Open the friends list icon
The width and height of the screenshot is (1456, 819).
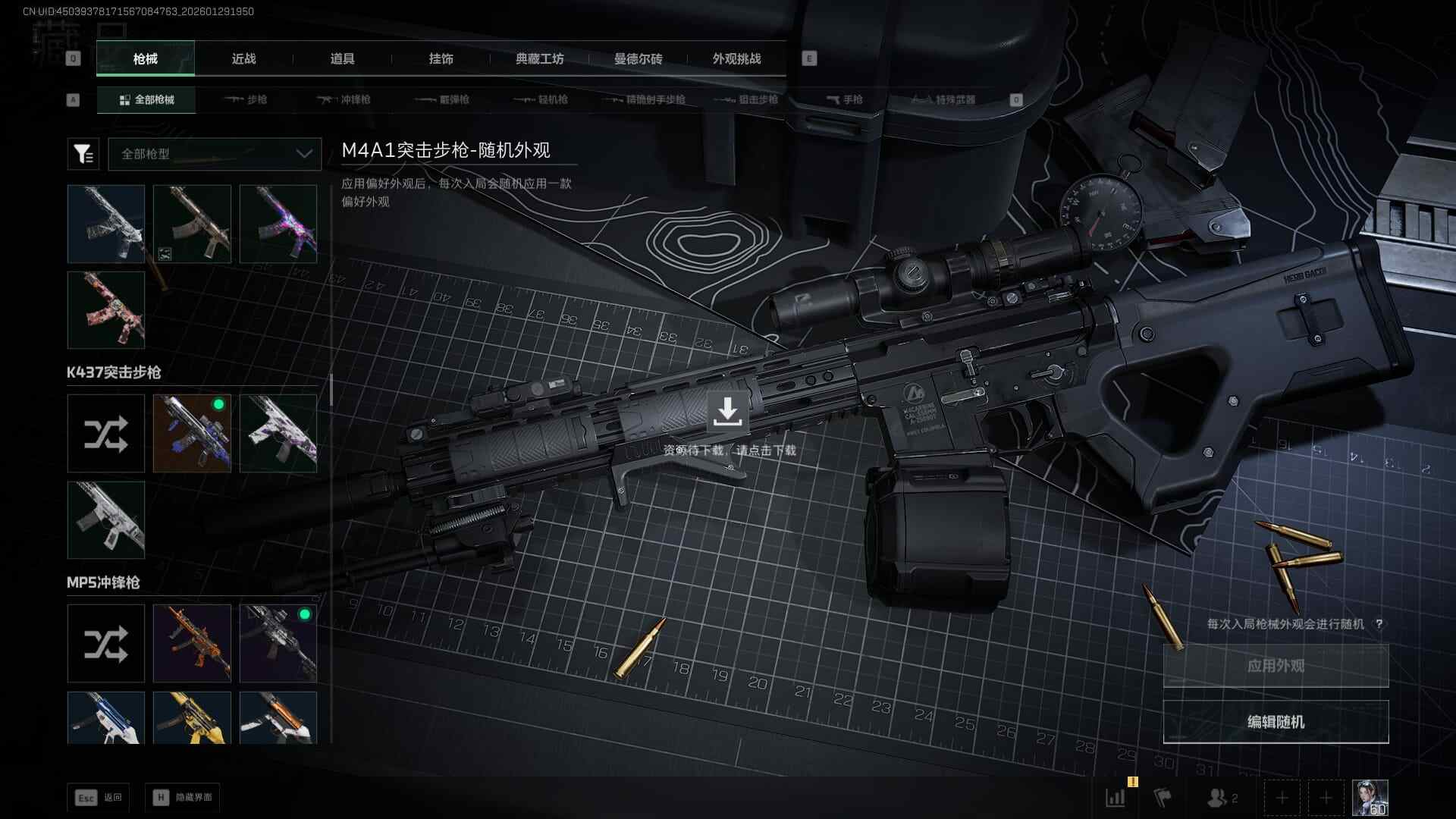point(1221,798)
